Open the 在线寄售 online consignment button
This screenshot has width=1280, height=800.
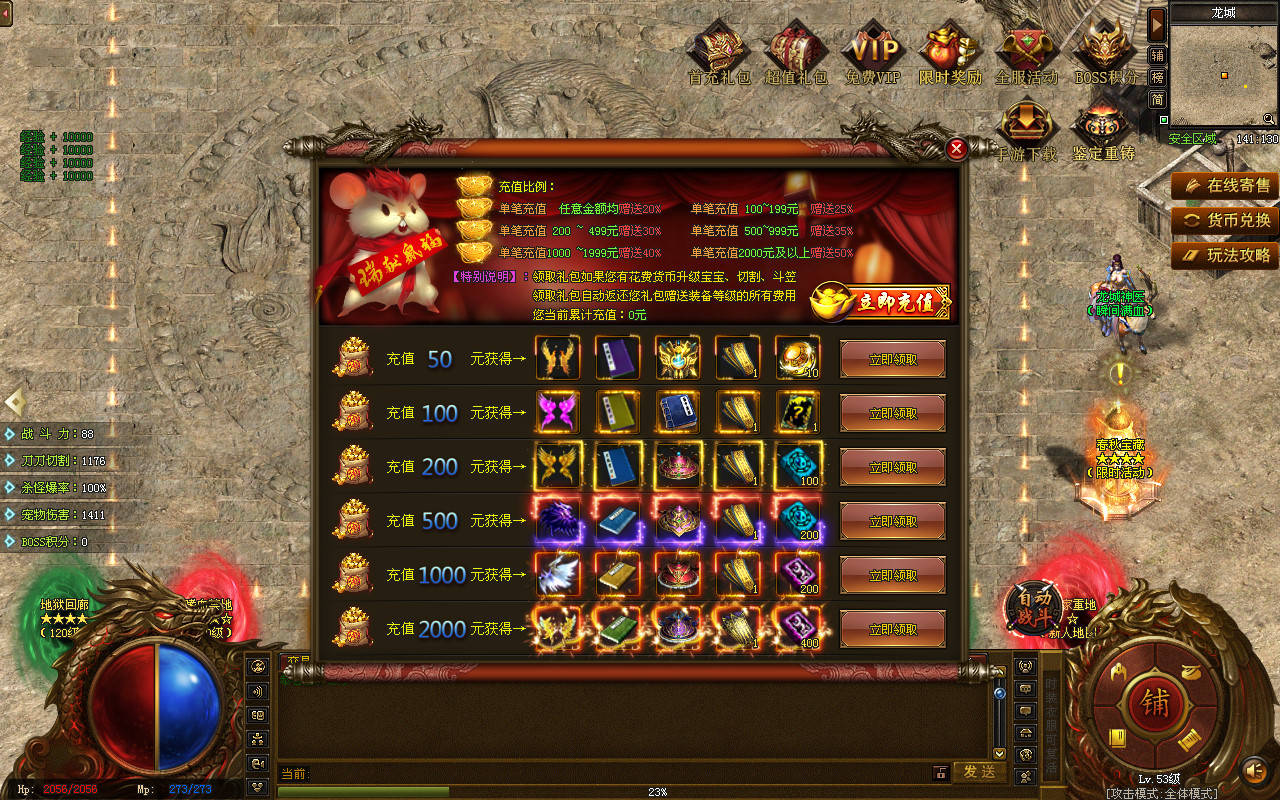[1226, 185]
